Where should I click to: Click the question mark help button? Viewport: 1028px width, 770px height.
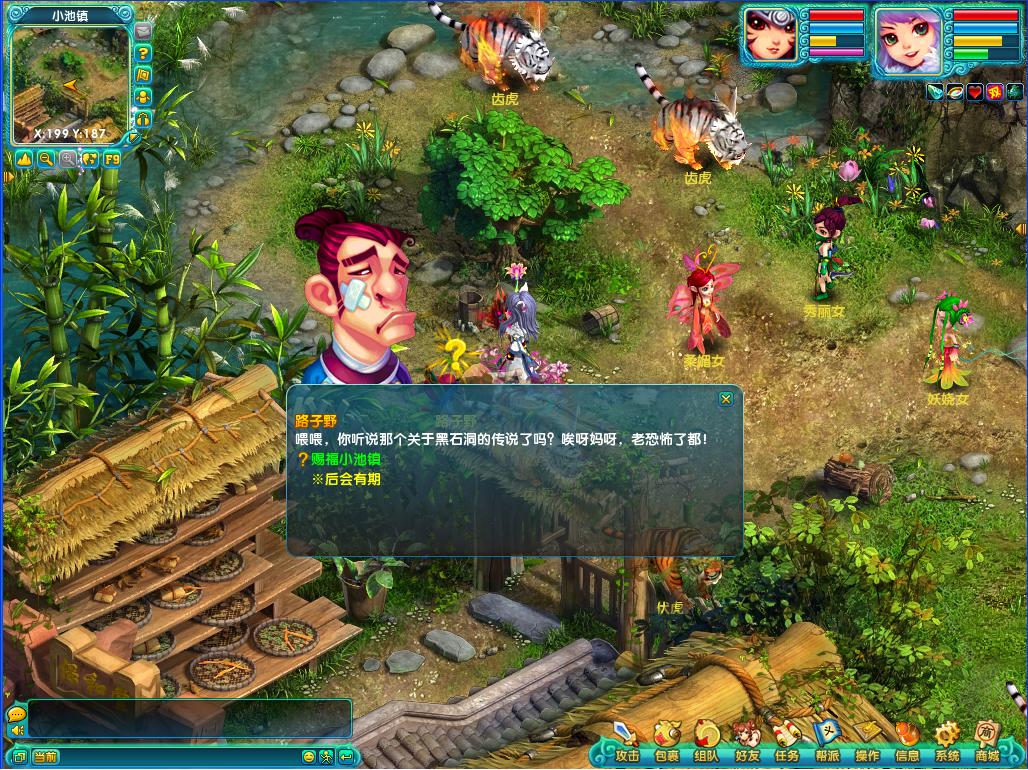pos(143,53)
